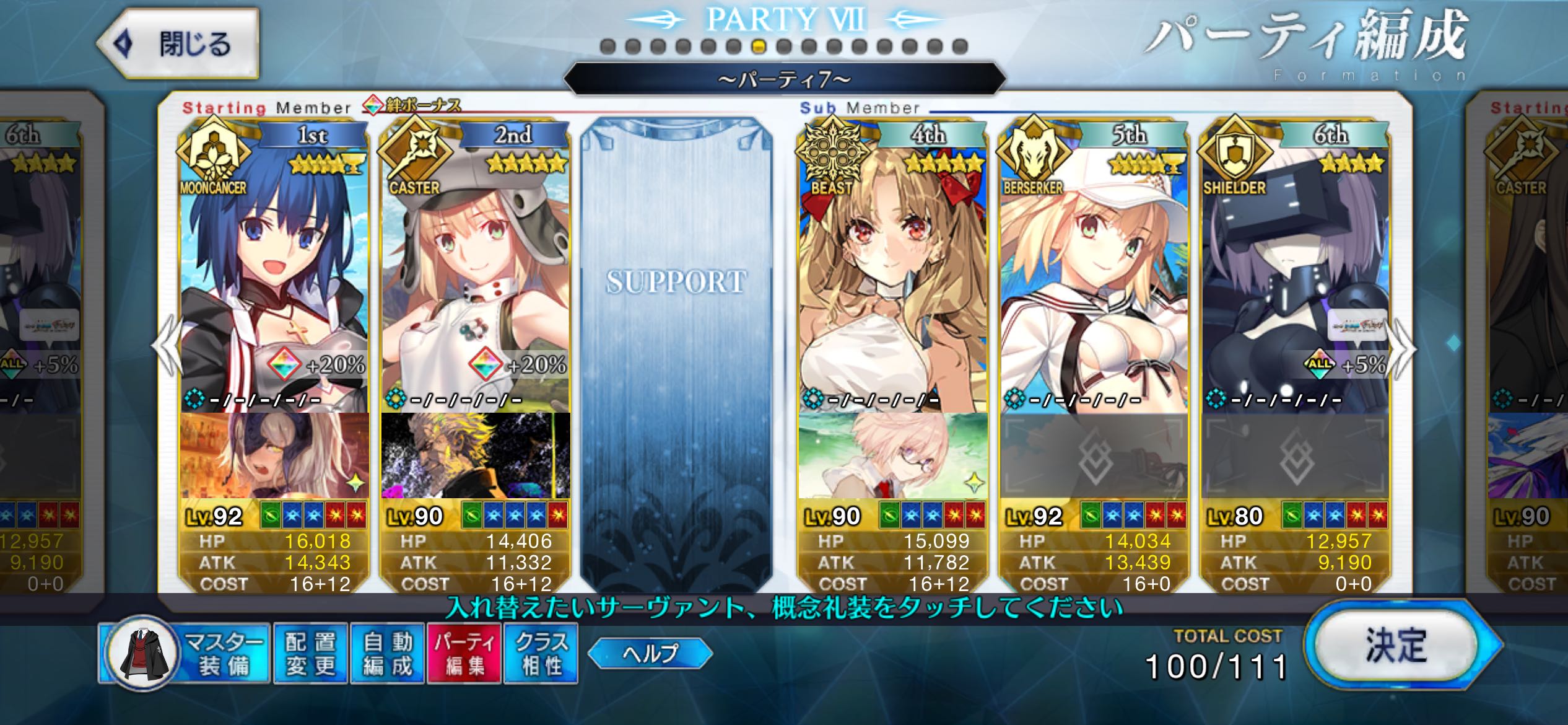
Task: Select the Beast servant in 4th slot
Action: (892, 273)
